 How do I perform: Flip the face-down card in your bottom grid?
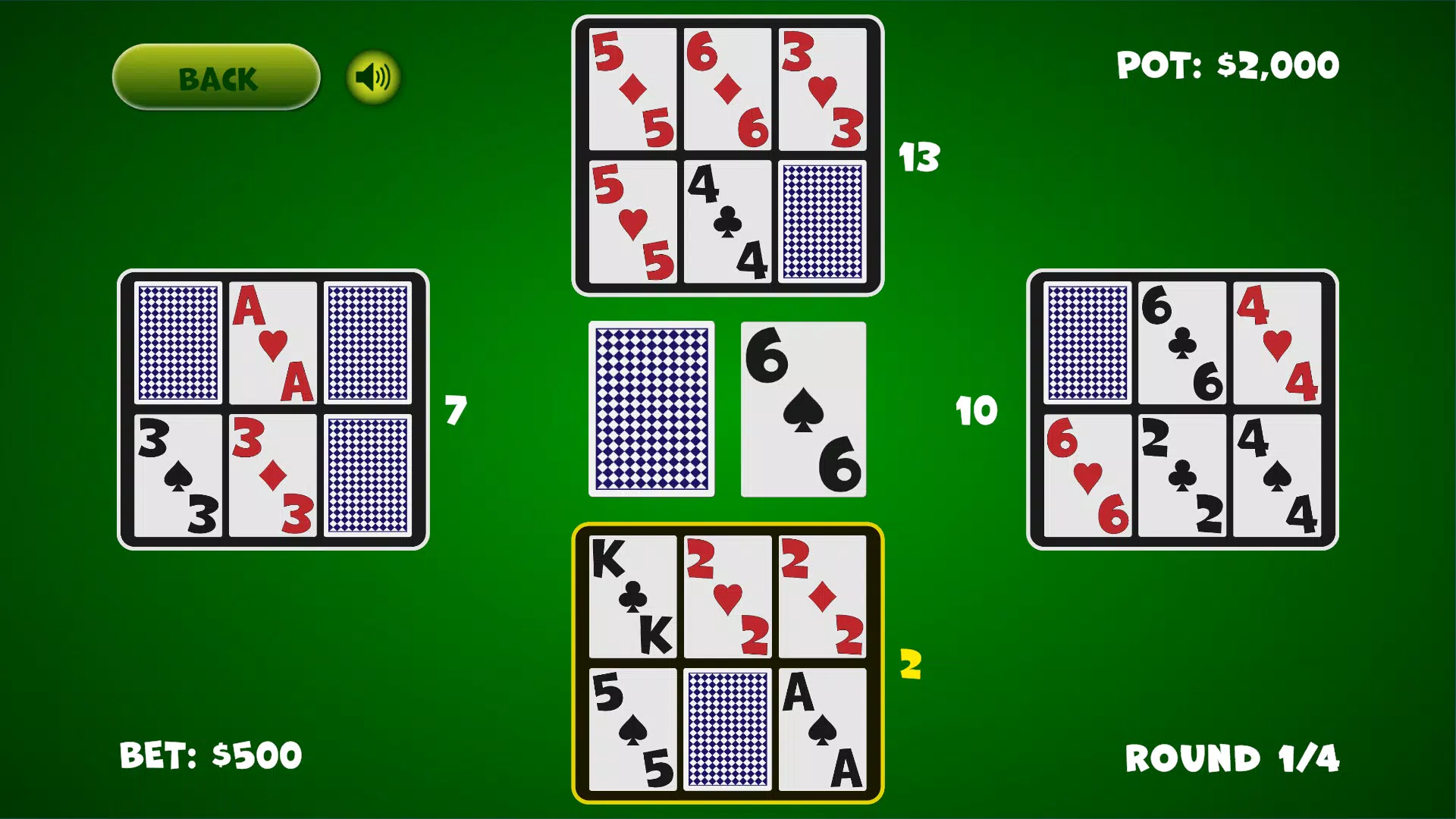point(728,726)
